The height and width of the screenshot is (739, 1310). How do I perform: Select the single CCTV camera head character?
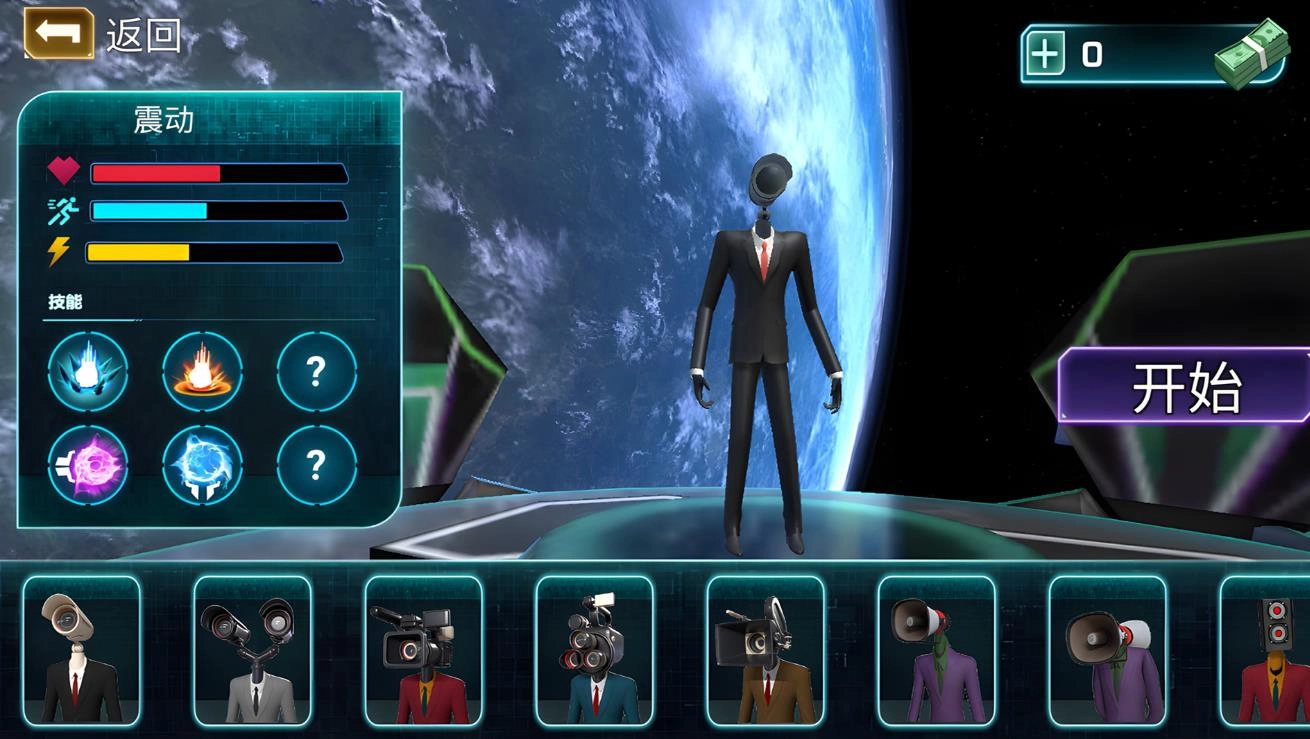coord(82,650)
